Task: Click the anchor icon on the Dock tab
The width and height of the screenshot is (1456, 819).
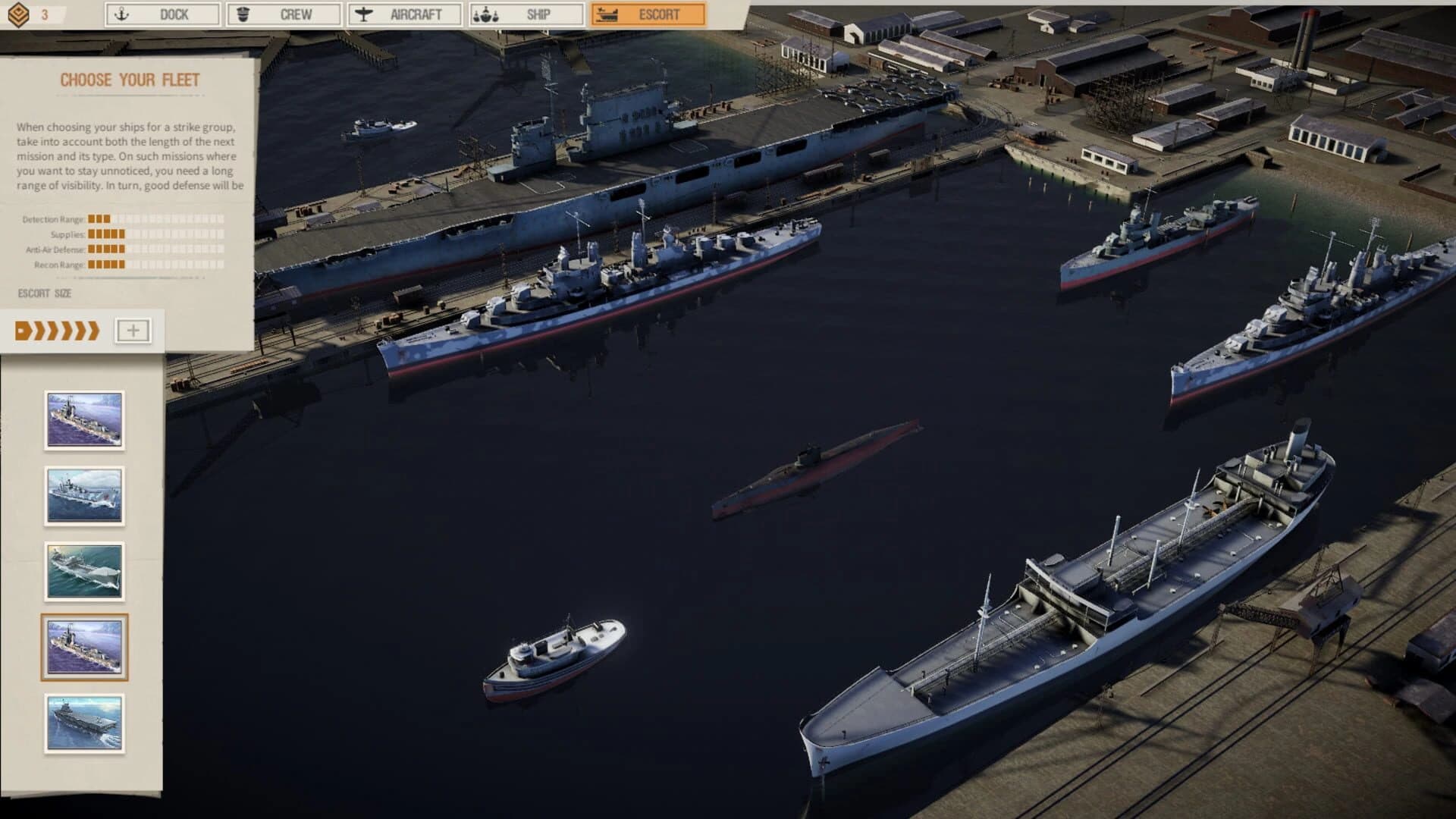Action: [x=121, y=14]
